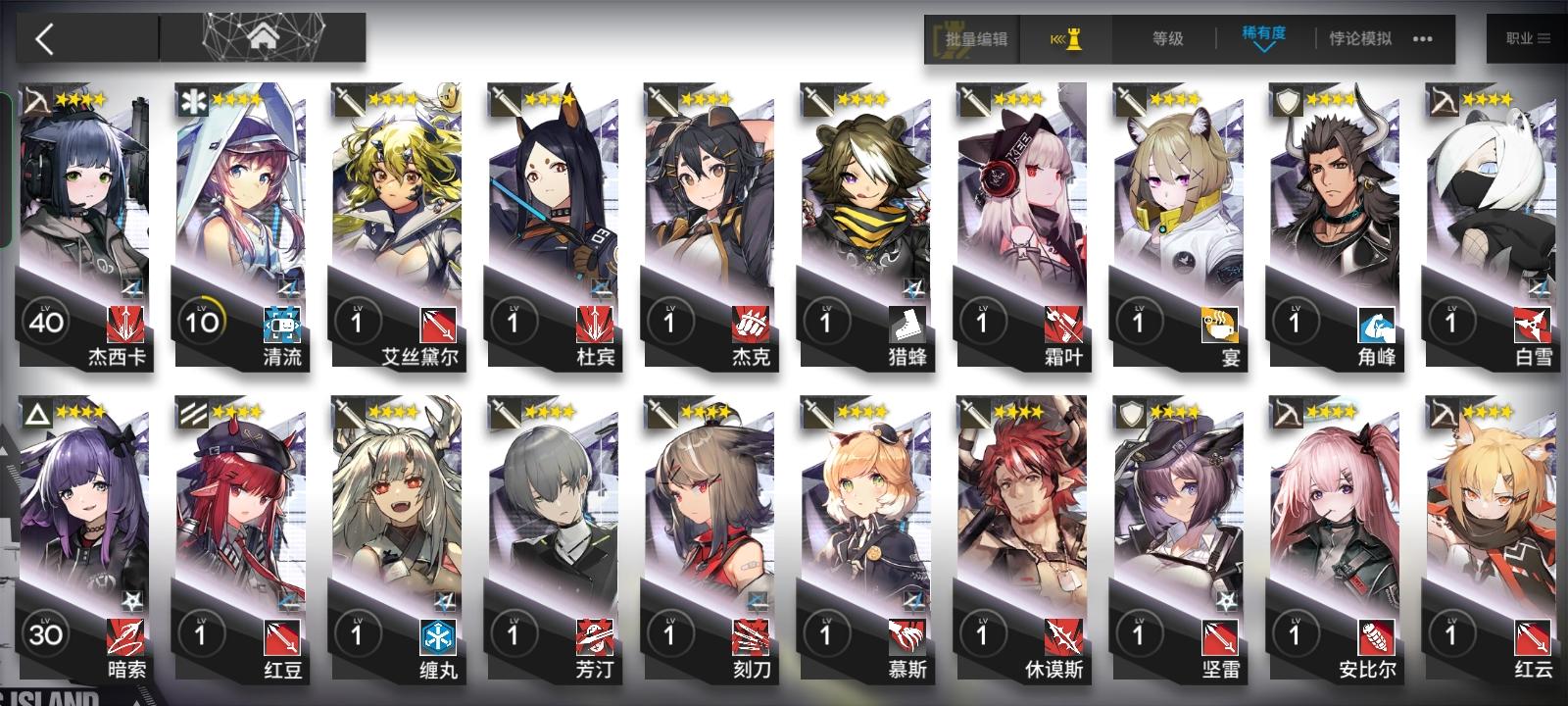
Task: Click the guard sword class icon on 杜宾's card
Action: click(x=505, y=103)
